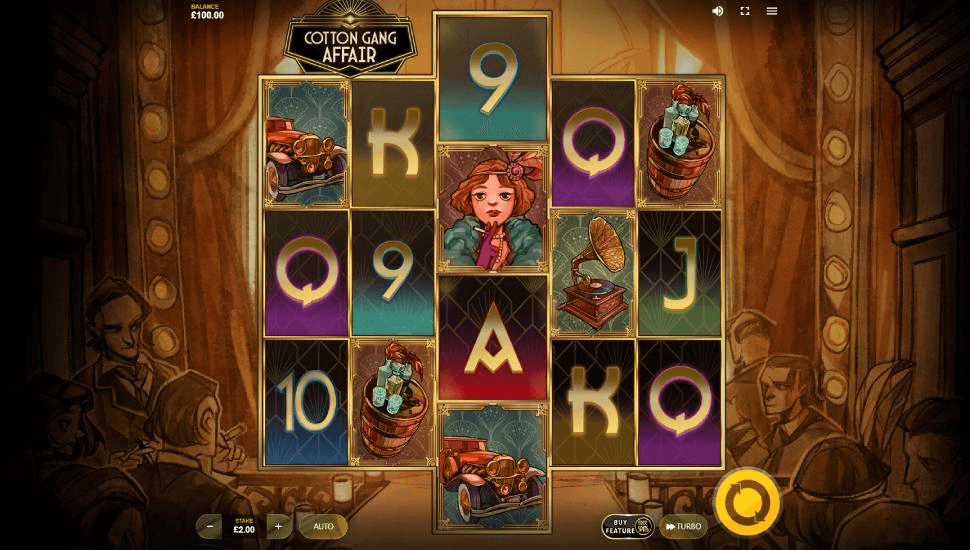Increase the stake with the plus button

pyautogui.click(x=278, y=525)
